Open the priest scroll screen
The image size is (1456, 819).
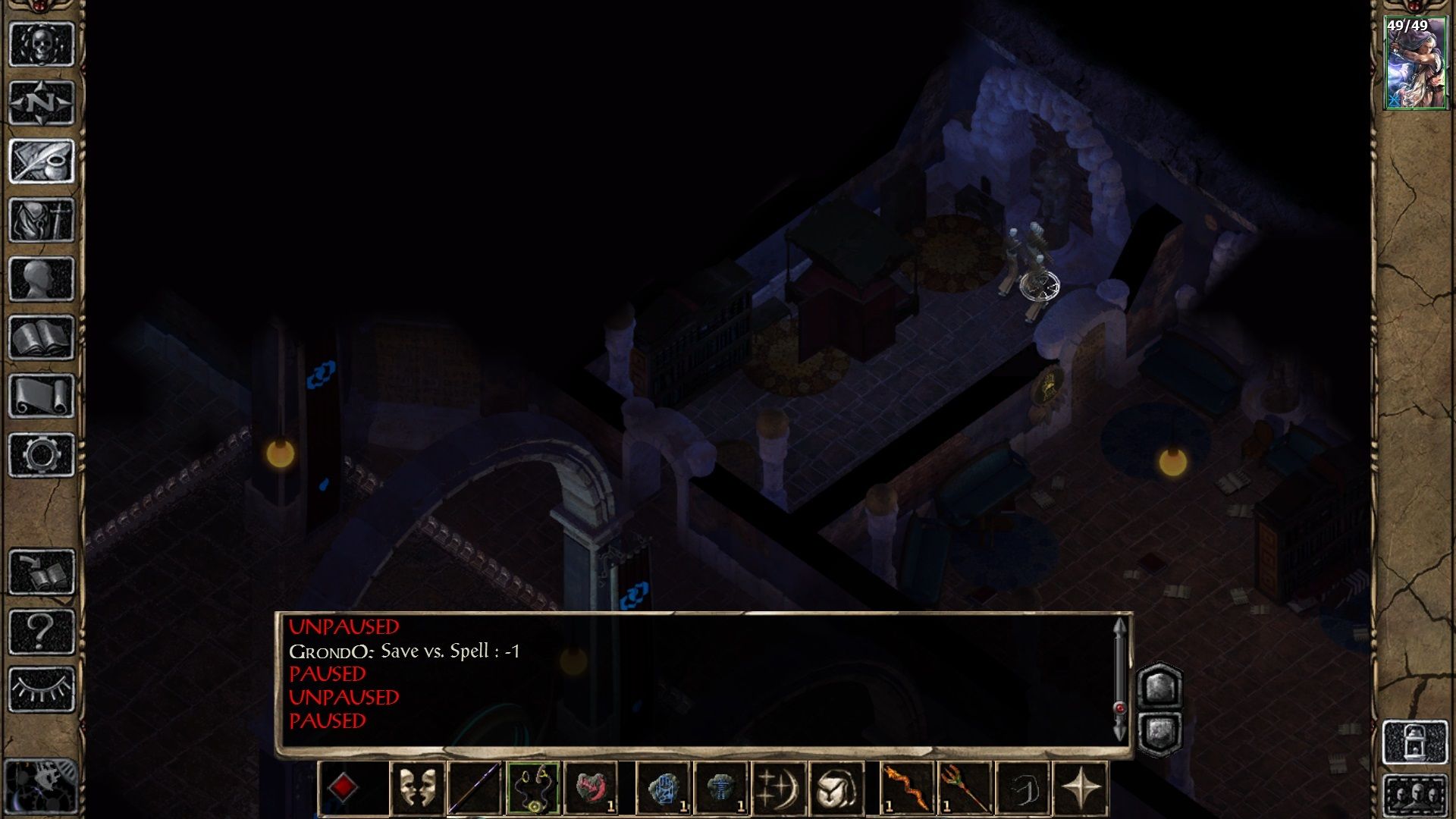click(42, 396)
